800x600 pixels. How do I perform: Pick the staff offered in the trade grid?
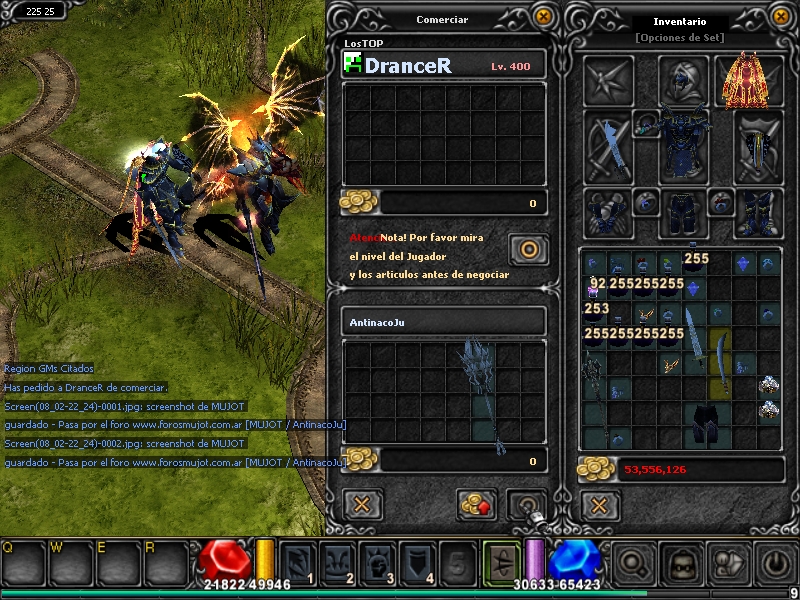481,393
